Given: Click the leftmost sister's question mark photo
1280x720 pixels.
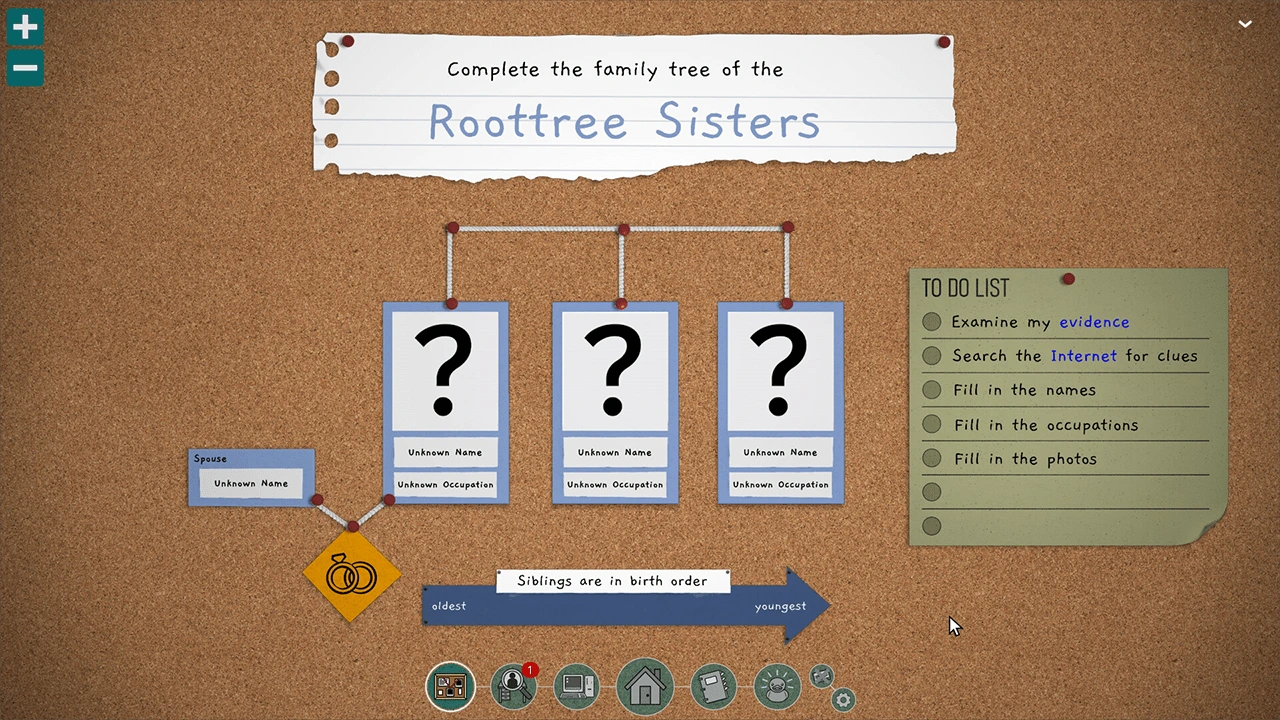Looking at the screenshot, I should 445,370.
